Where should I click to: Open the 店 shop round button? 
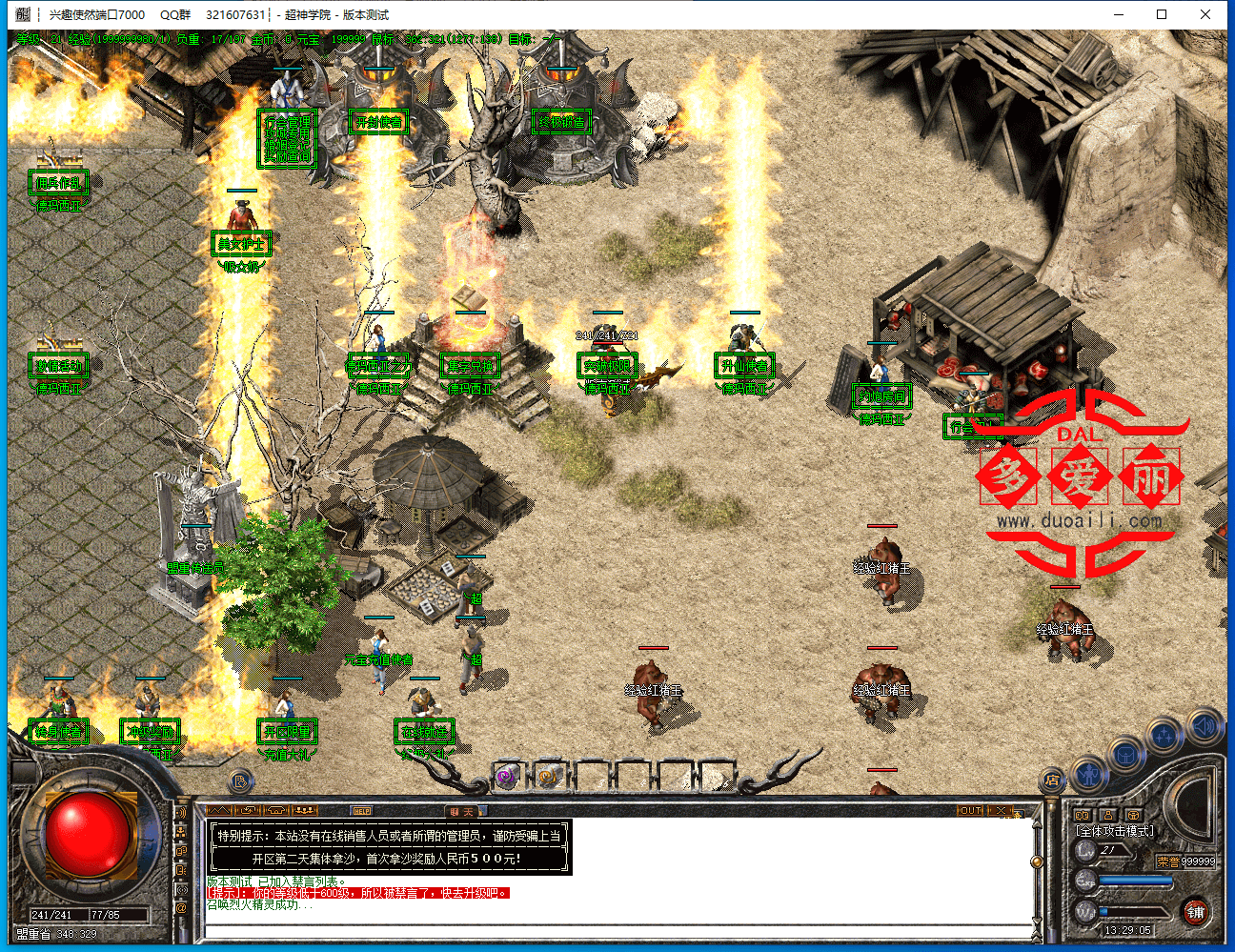click(x=1052, y=780)
